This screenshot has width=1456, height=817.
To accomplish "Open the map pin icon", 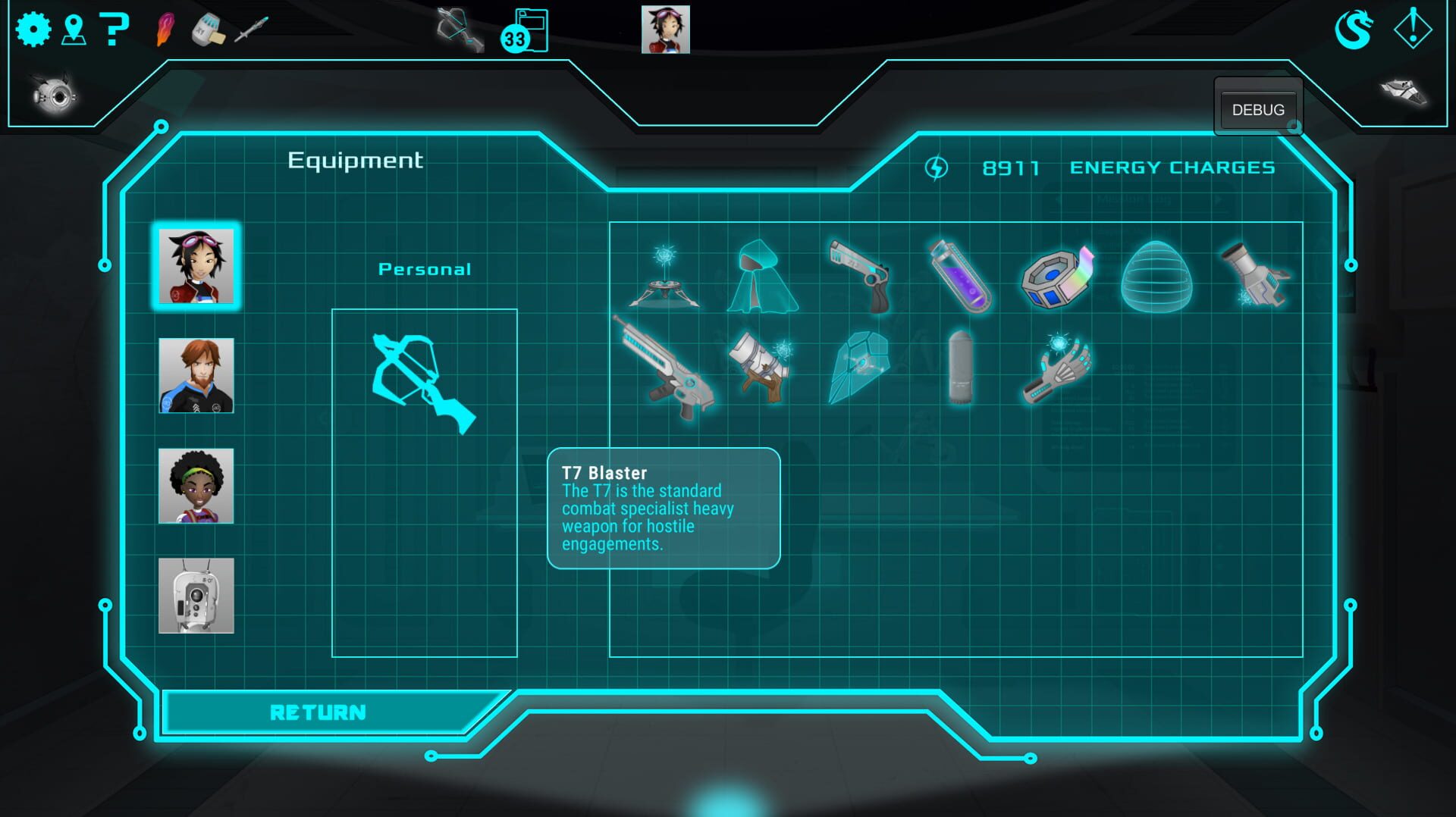I will pos(74,30).
